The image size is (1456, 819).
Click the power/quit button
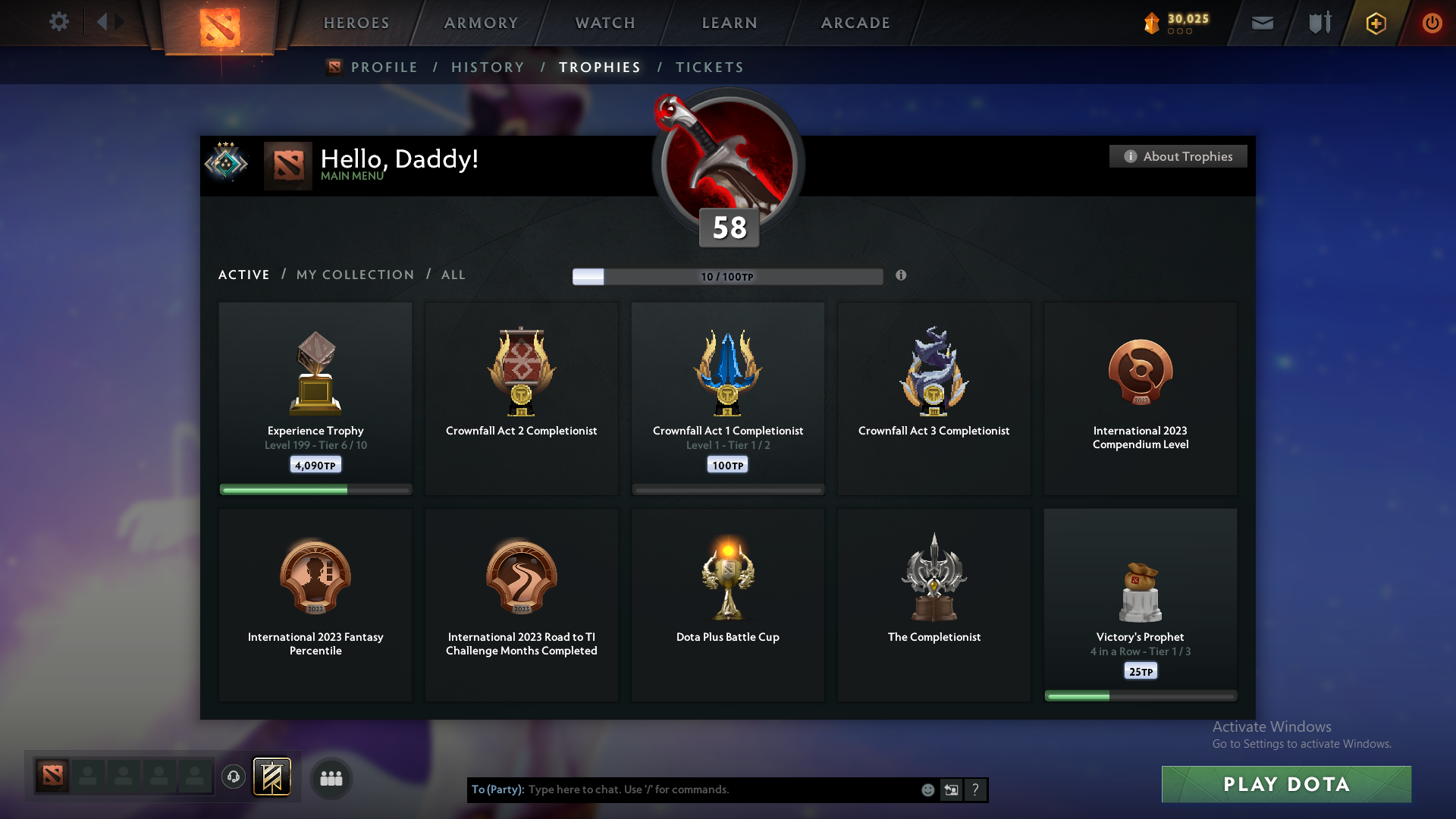(x=1432, y=23)
